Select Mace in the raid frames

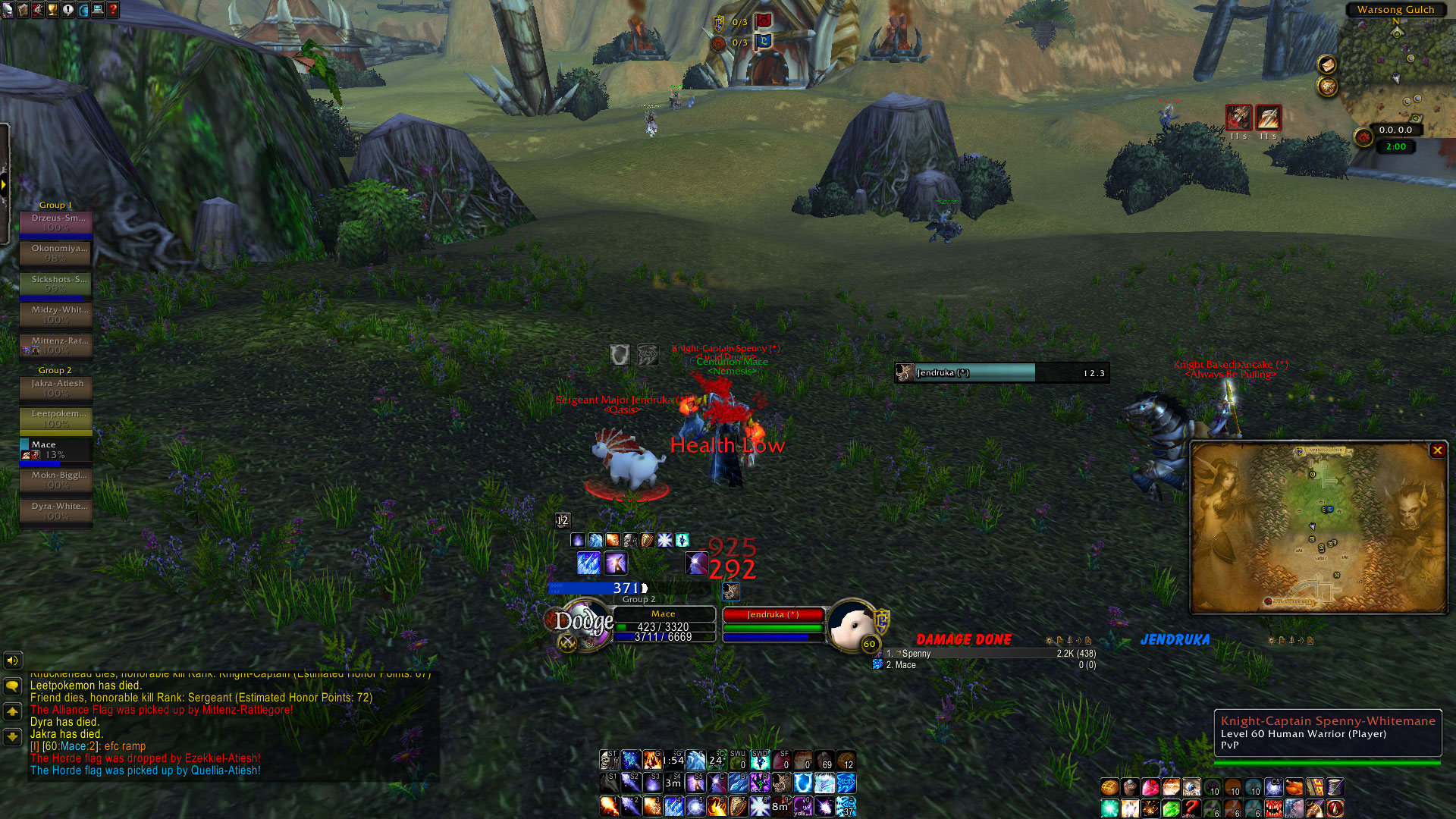56,450
